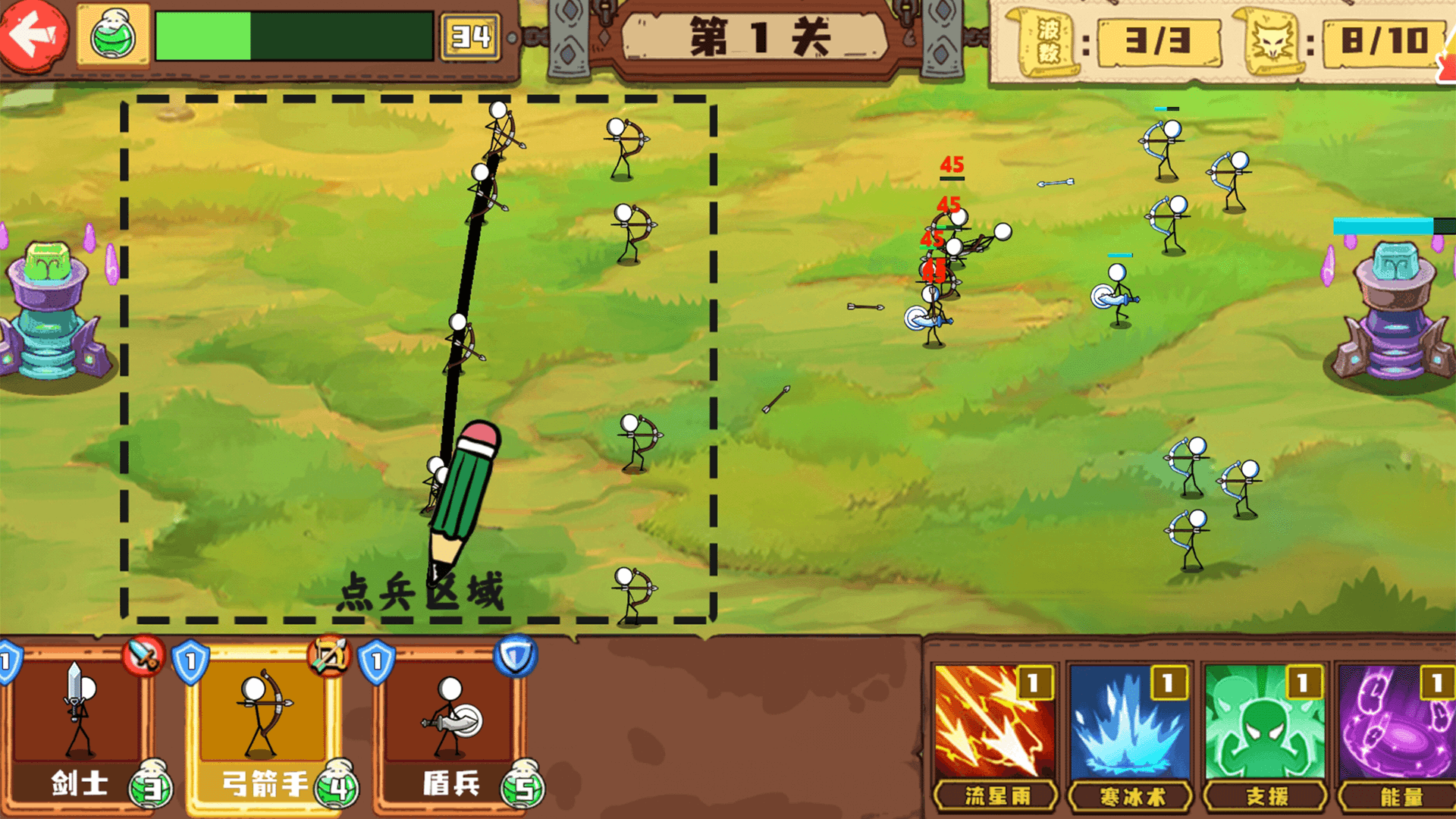Trigger the 能量 energy skill
The width and height of the screenshot is (1456, 819).
pyautogui.click(x=1398, y=733)
